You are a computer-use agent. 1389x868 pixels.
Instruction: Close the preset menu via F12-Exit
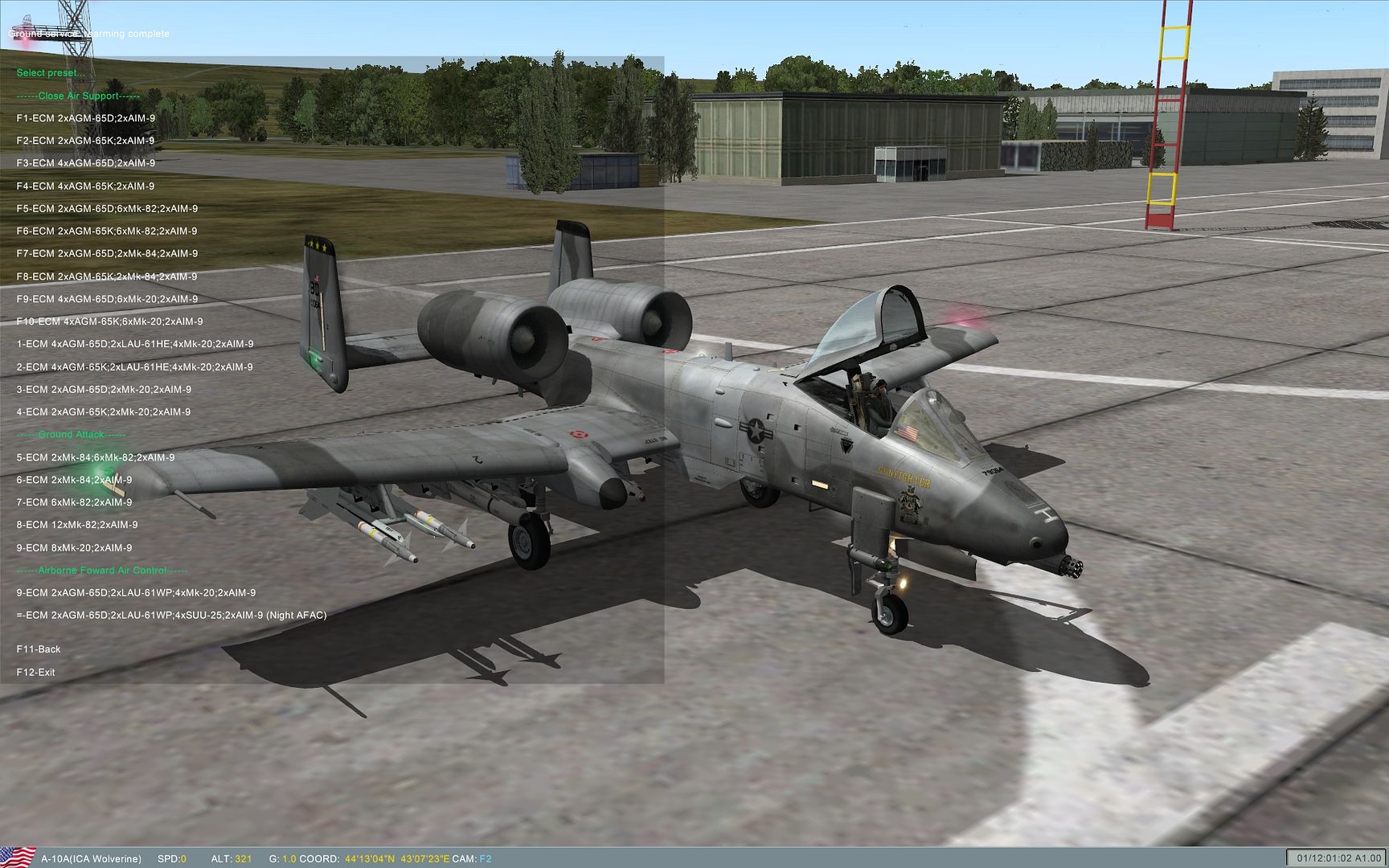coord(36,673)
